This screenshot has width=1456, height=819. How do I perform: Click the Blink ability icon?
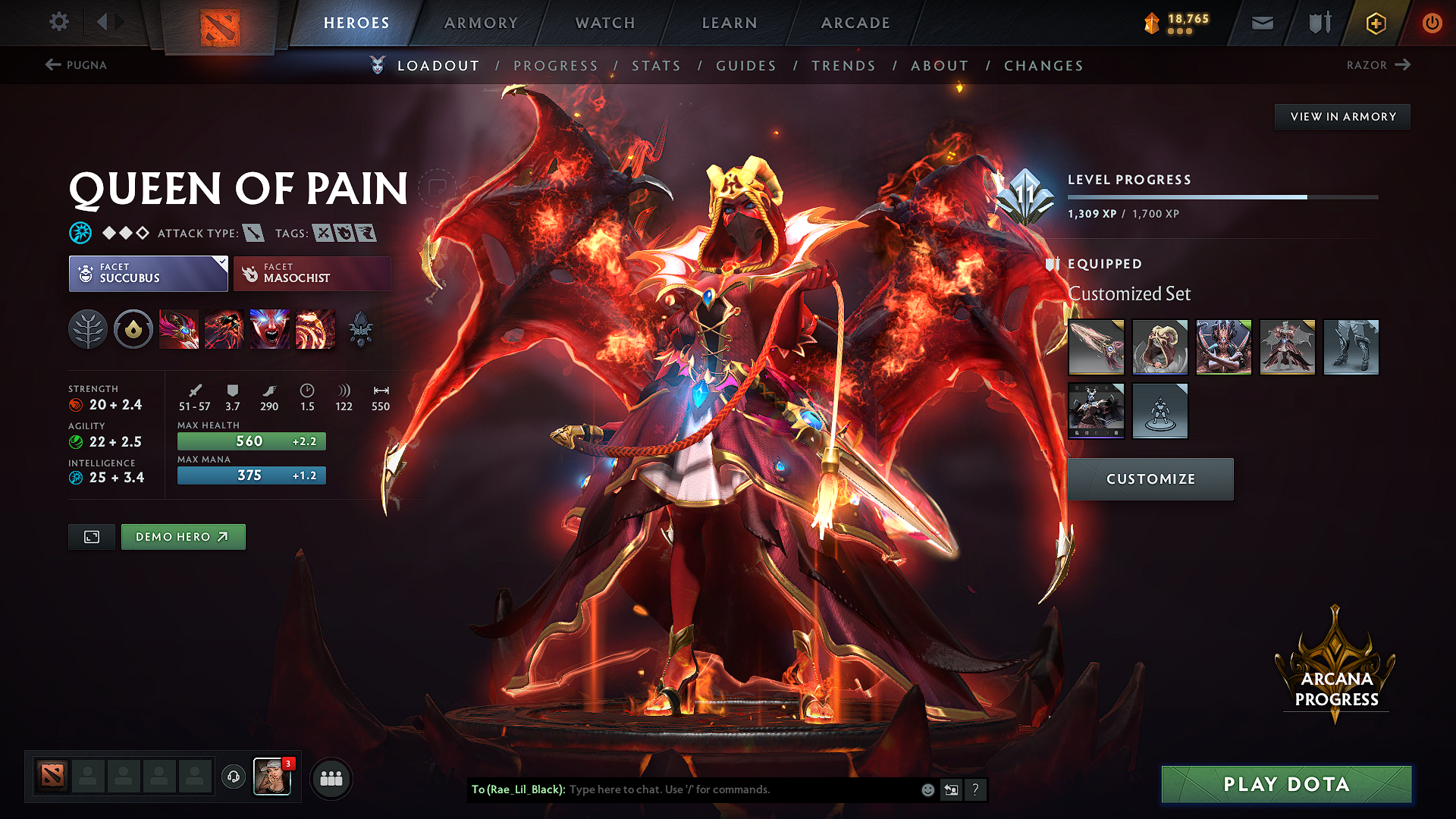tap(224, 328)
